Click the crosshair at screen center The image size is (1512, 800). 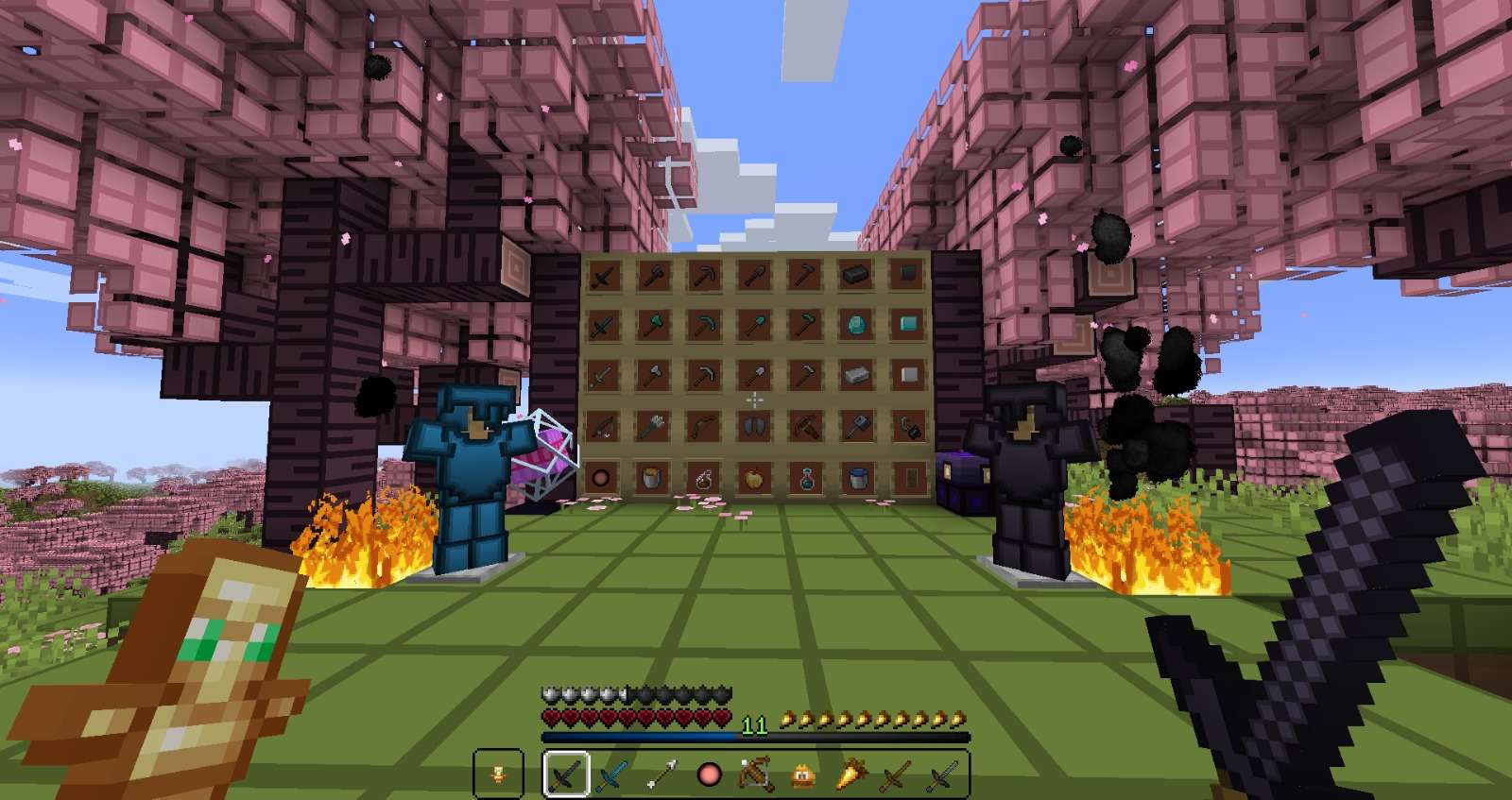pos(756,400)
